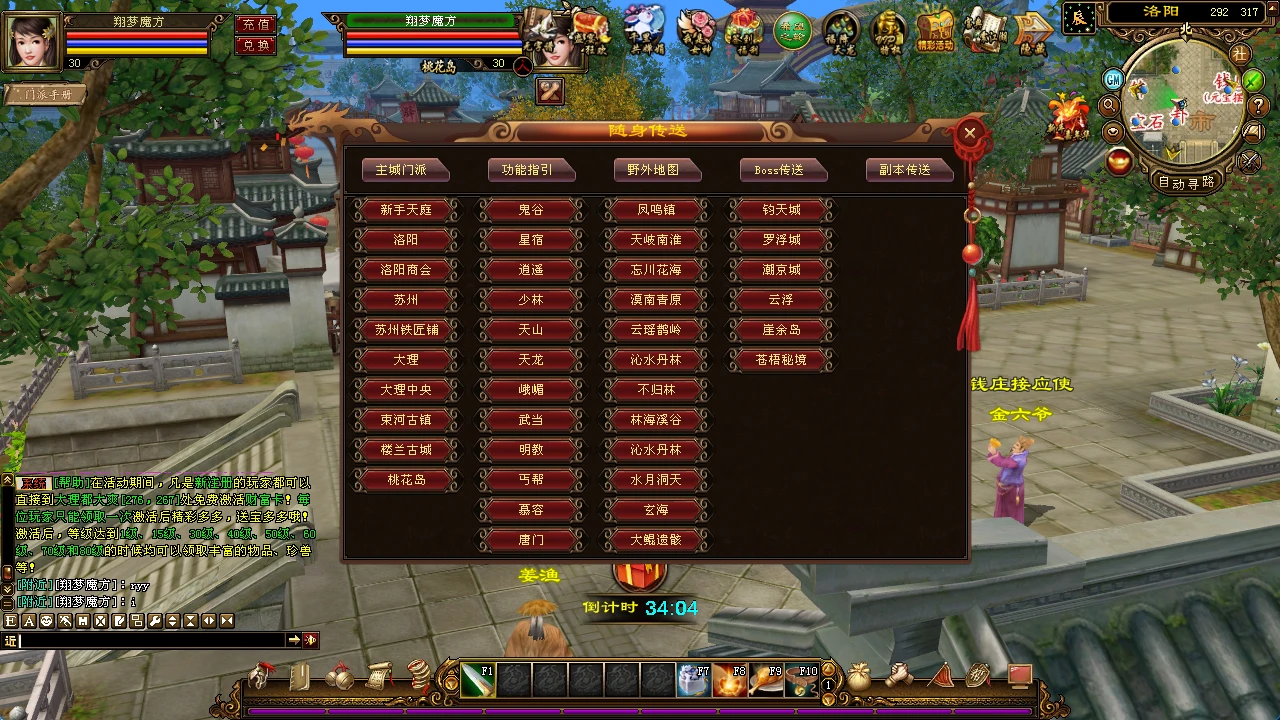Select the 大鲲遗骸 map destination

coord(656,540)
